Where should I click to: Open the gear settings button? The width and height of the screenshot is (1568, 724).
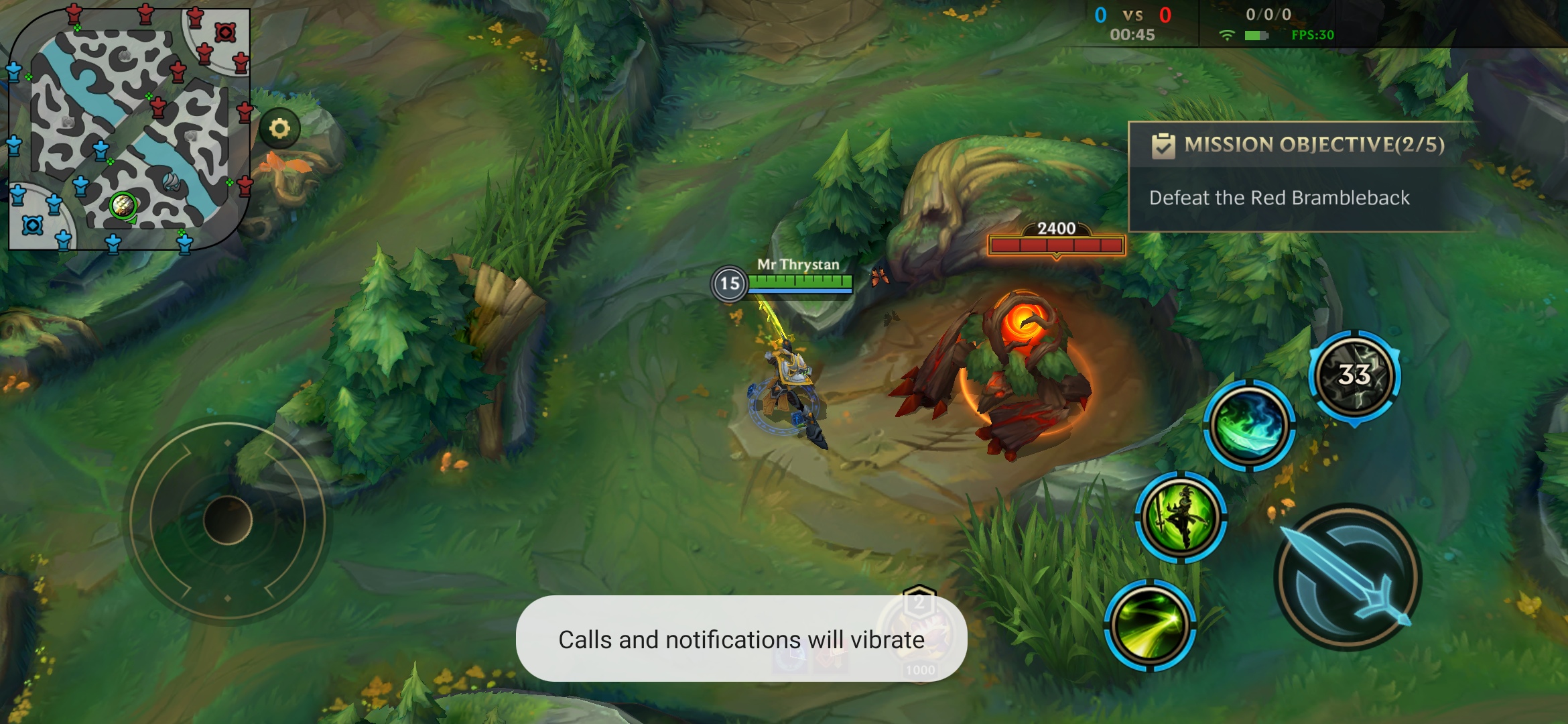[x=279, y=128]
